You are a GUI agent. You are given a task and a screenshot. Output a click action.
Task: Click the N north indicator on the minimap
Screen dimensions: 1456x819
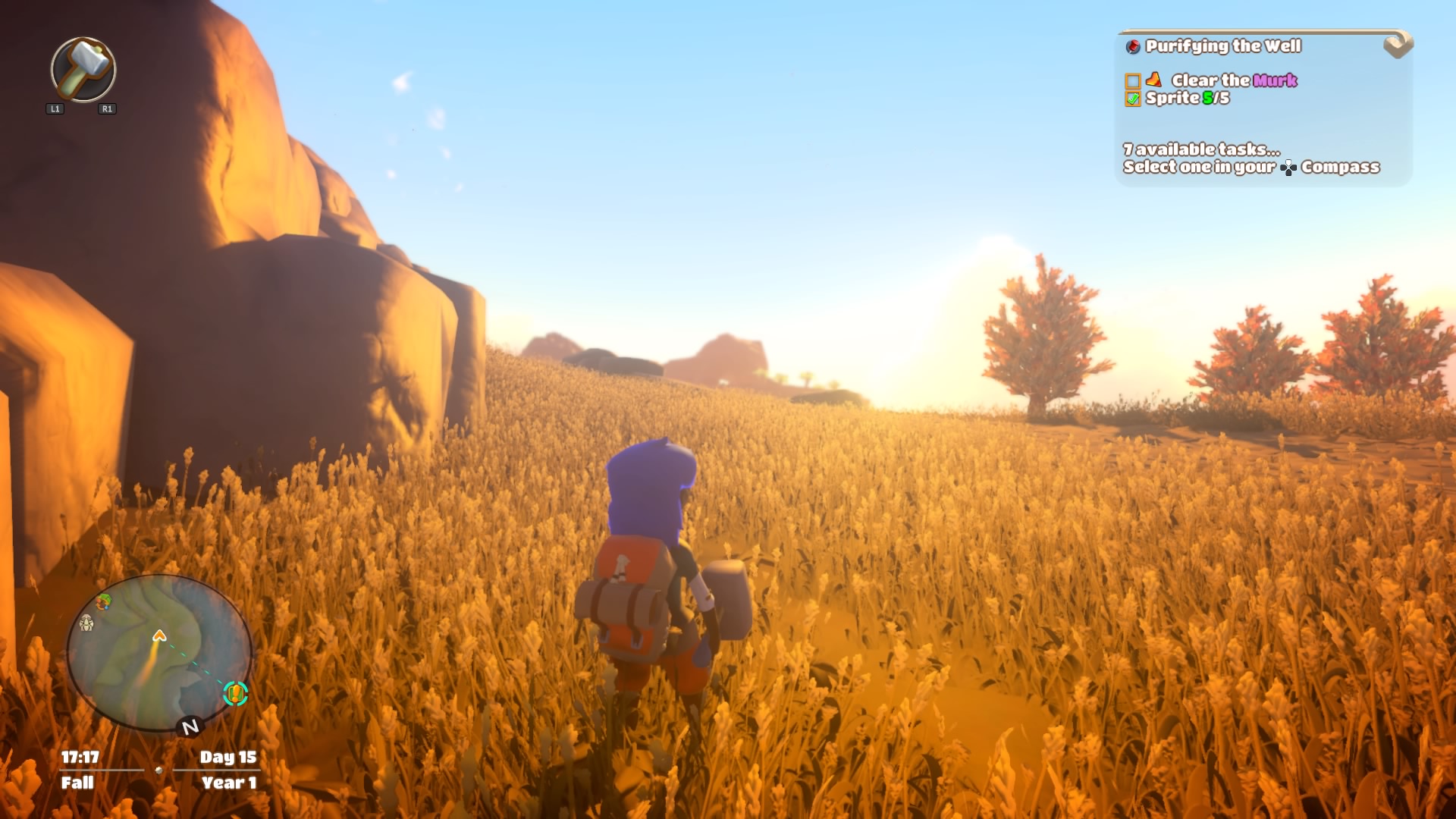(190, 726)
